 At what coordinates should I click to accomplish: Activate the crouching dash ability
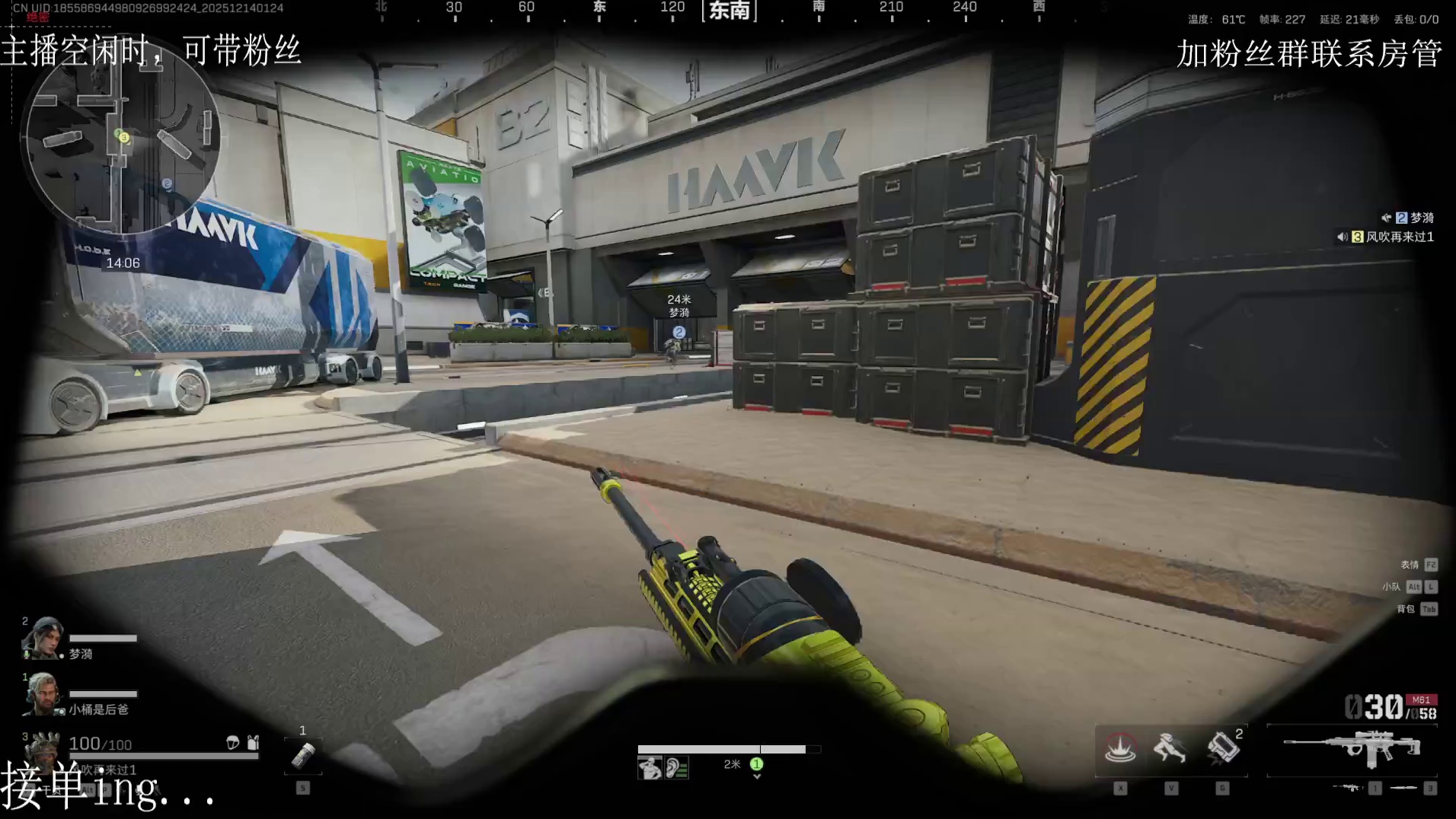[x=1170, y=749]
